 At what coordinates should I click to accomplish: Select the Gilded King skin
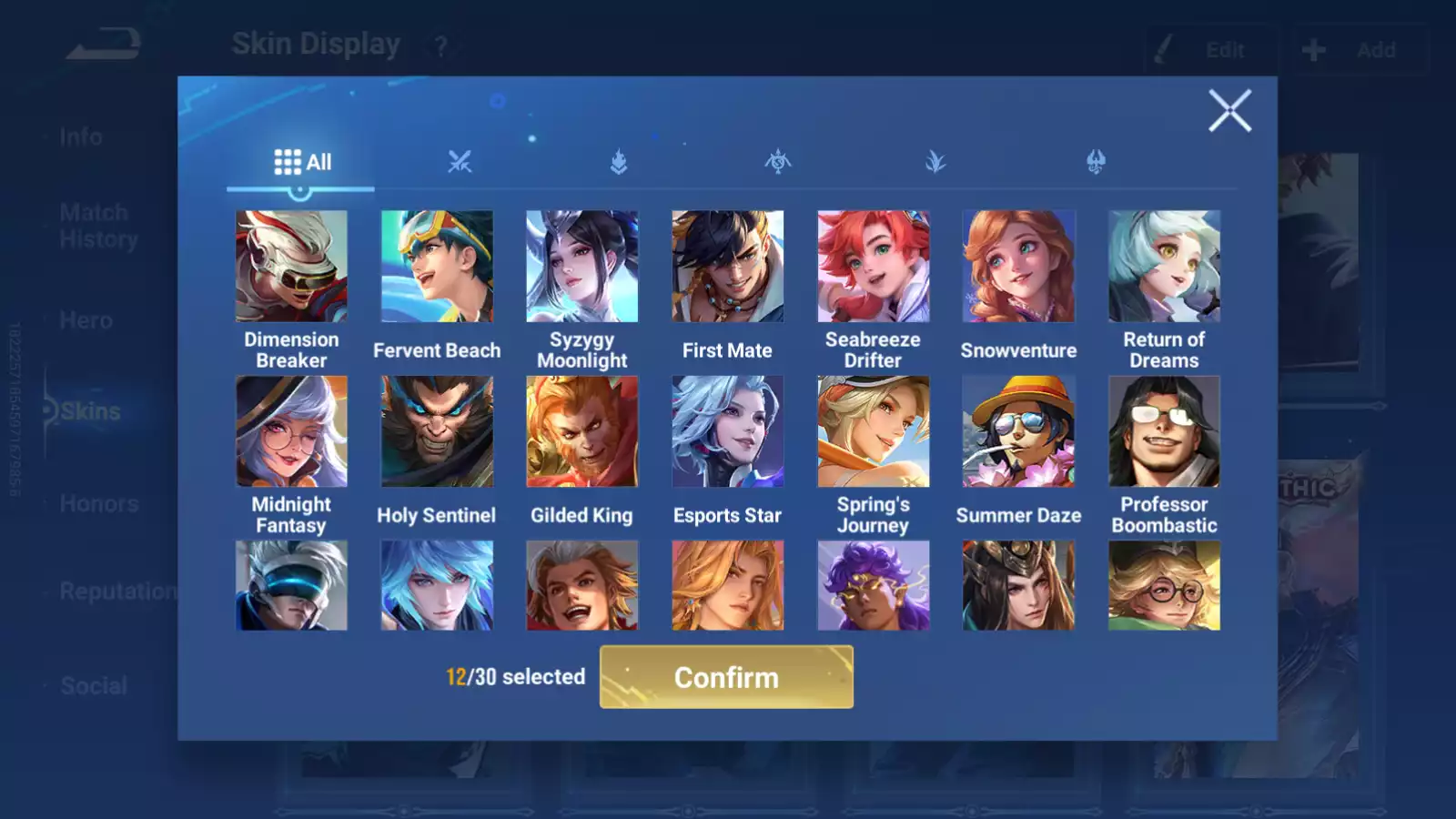582,431
